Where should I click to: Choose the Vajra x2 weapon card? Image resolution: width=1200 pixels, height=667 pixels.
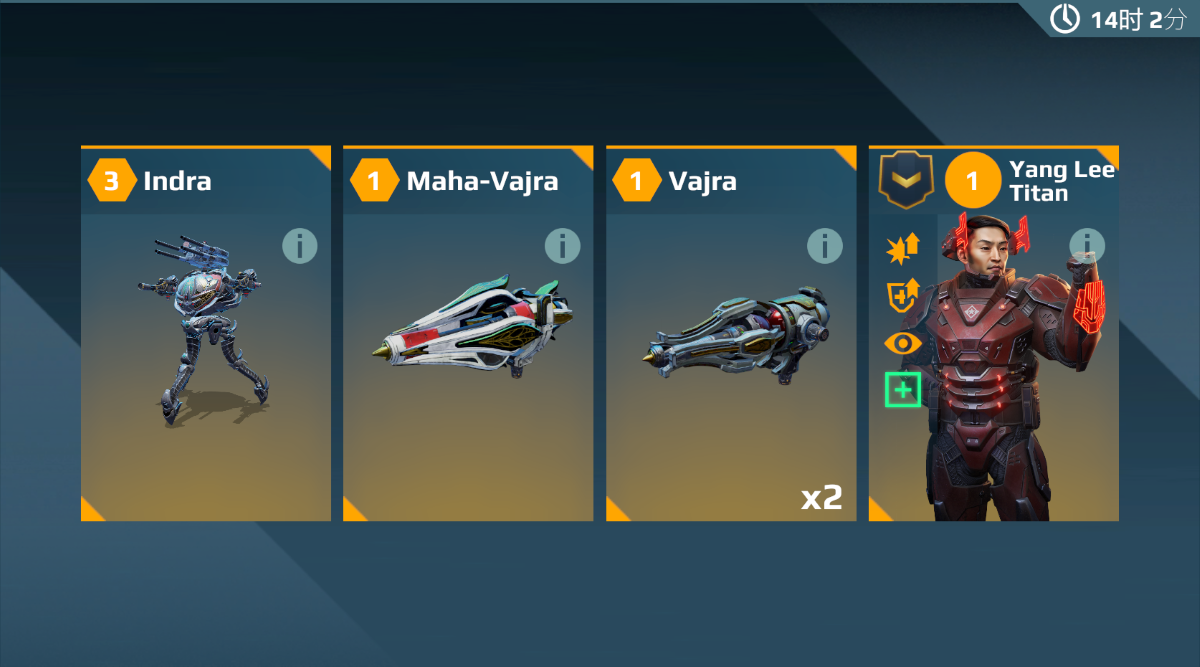pos(731,360)
